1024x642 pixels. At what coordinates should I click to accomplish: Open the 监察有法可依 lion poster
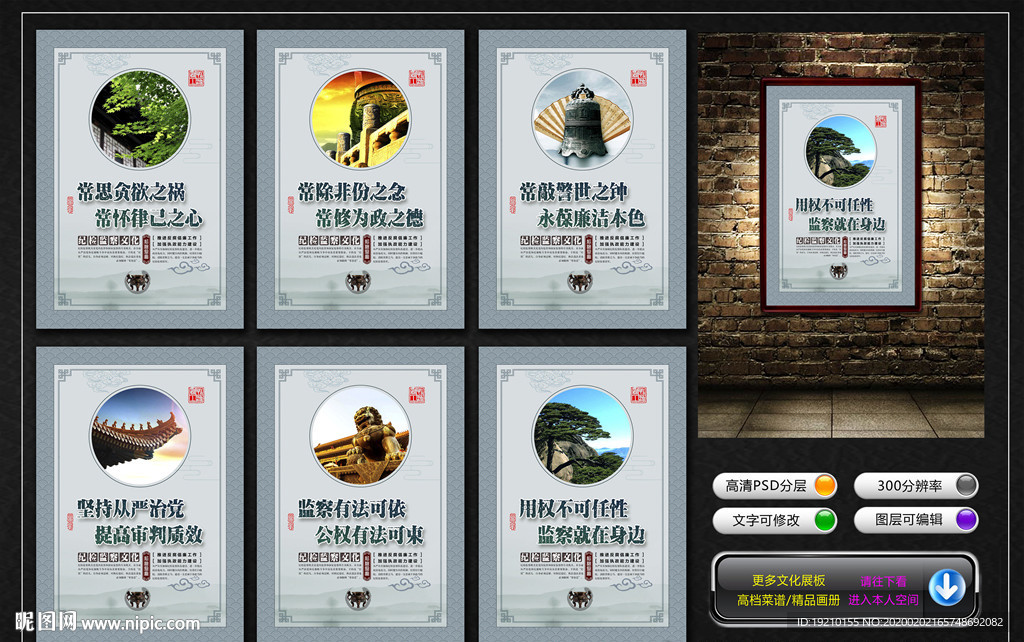pyautogui.click(x=360, y=495)
